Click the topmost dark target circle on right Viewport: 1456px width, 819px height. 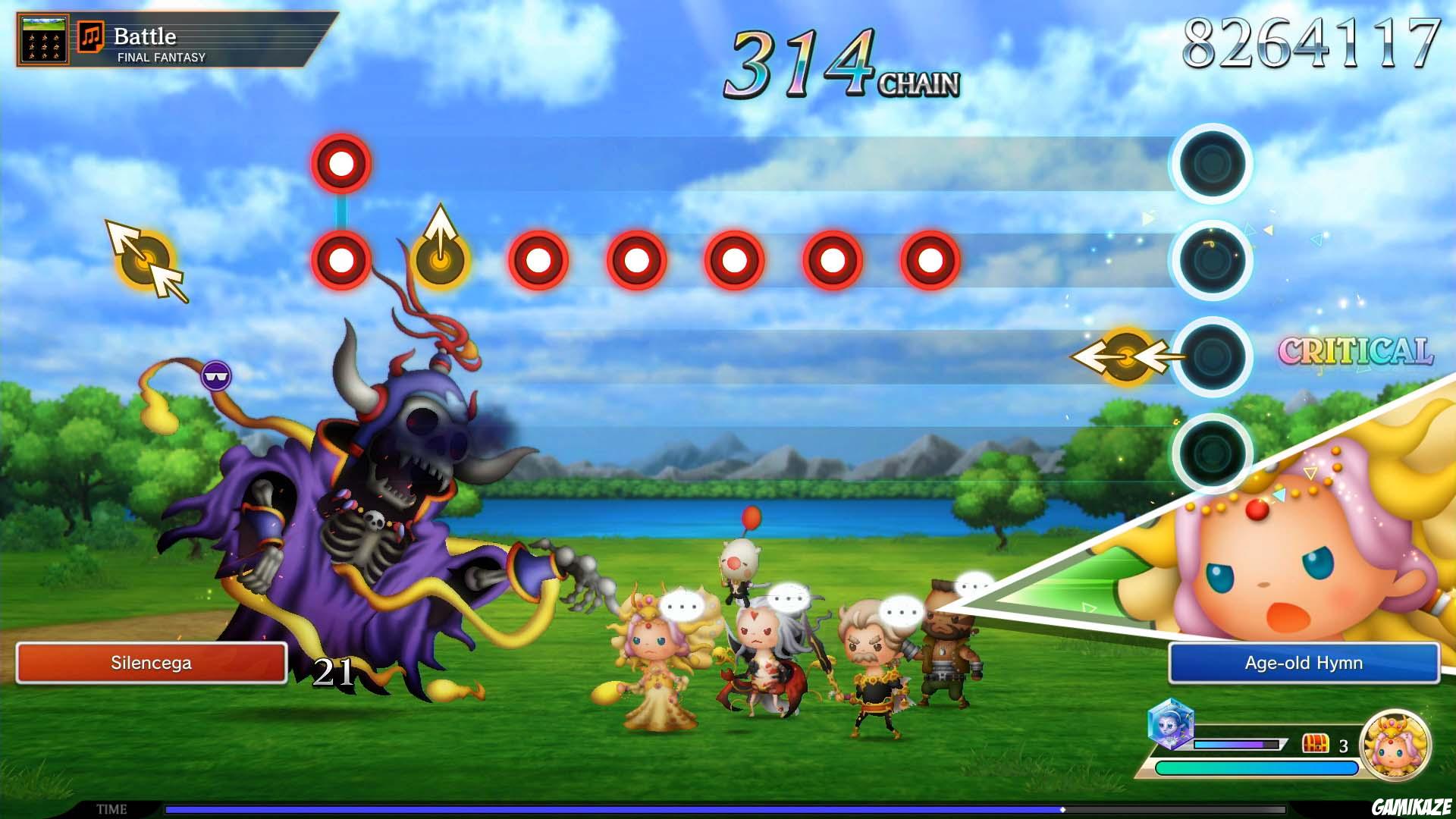[x=1212, y=166]
